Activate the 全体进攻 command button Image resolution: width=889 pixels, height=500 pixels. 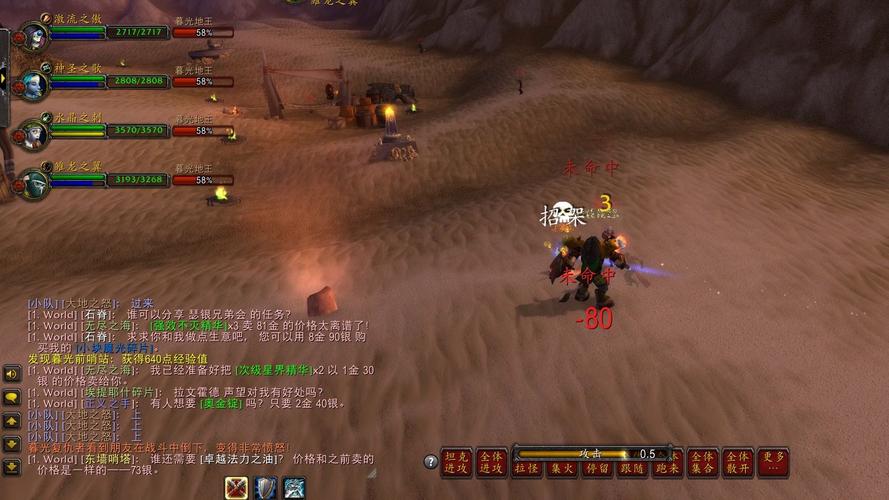point(491,462)
